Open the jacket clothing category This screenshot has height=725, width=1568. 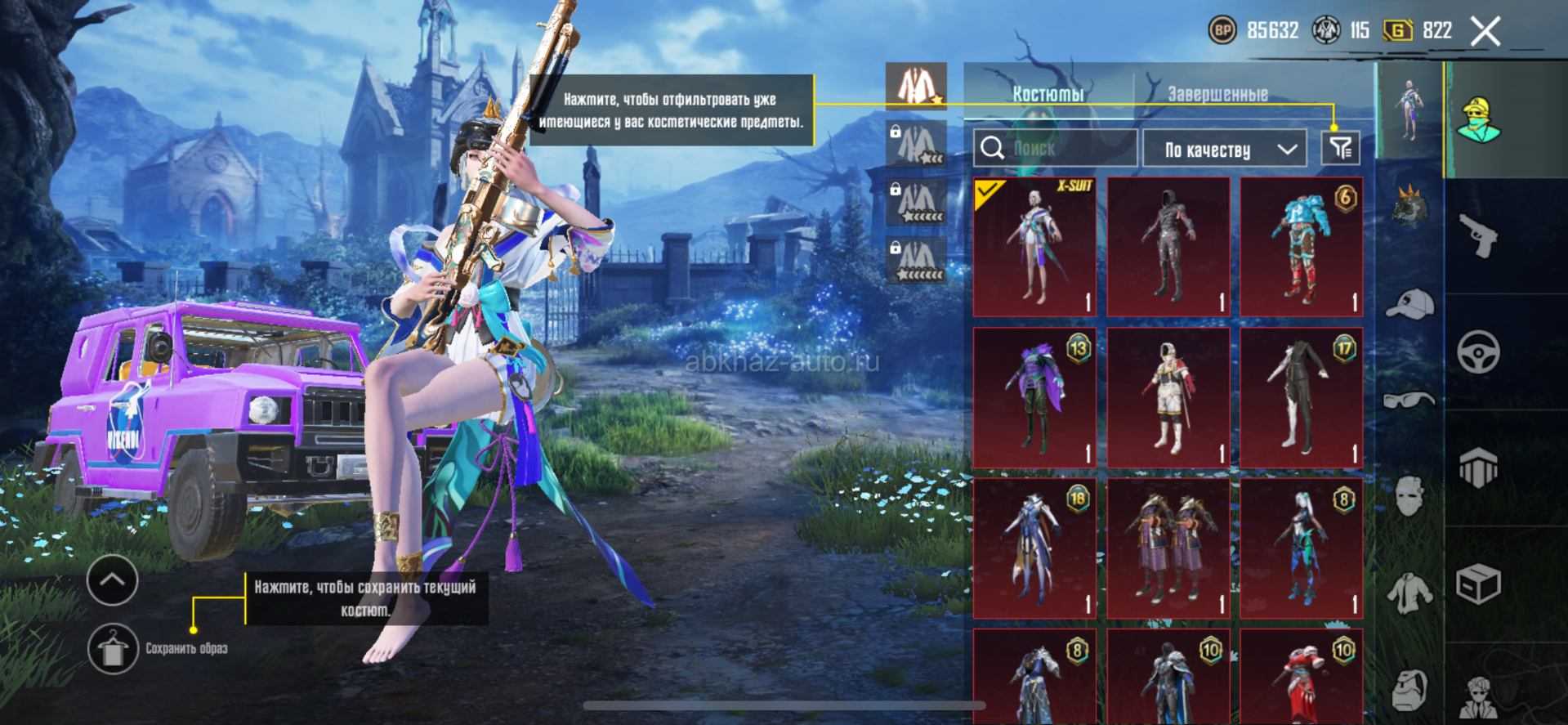pos(1410,593)
